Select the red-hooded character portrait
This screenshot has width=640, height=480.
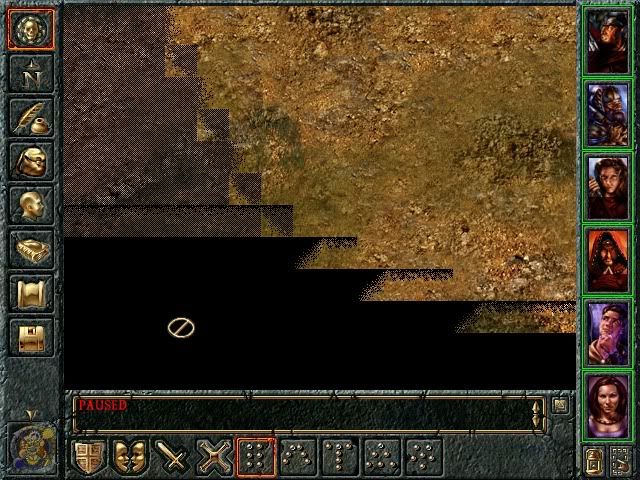[x=607, y=261]
